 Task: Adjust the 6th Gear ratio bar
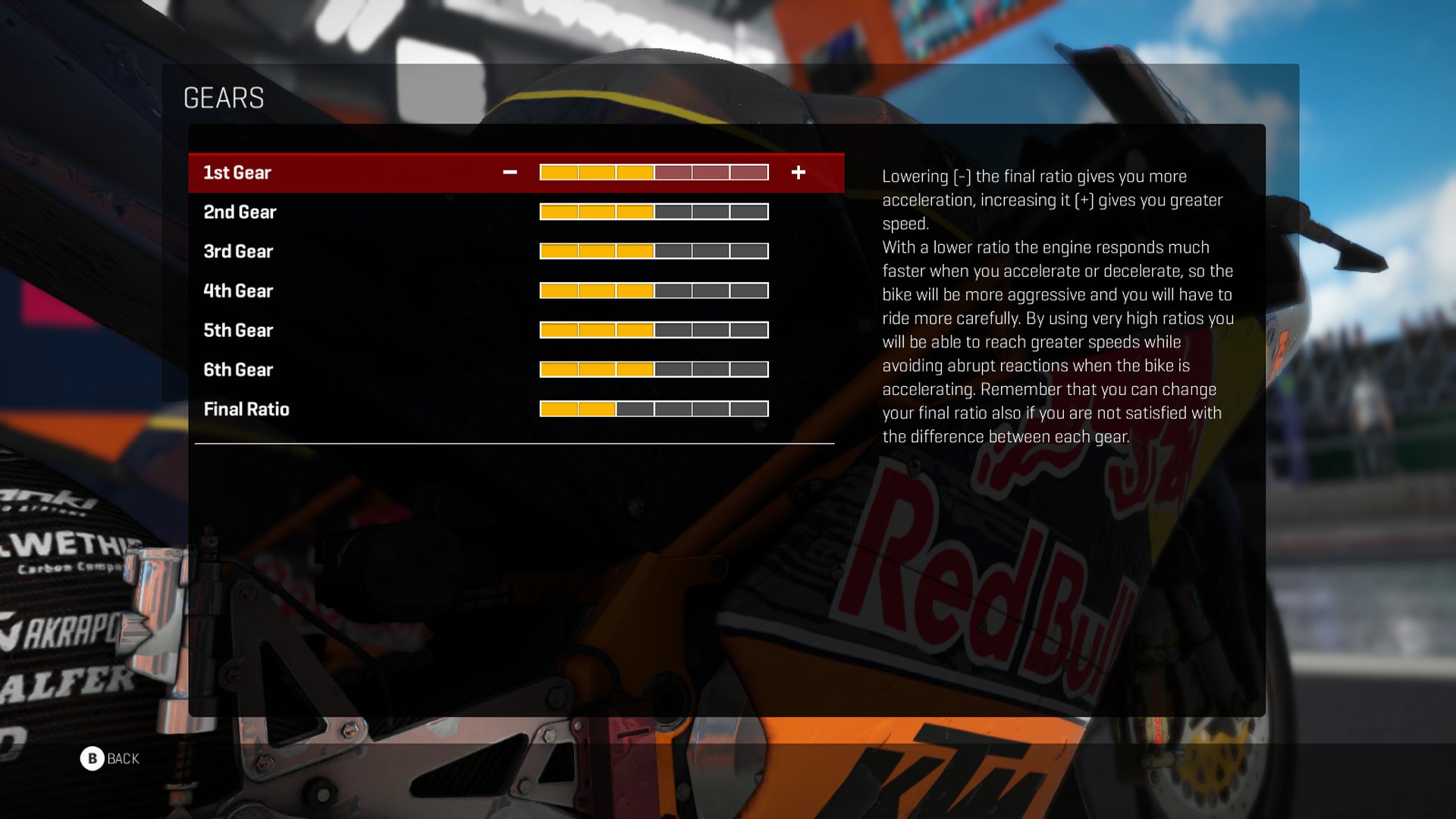click(654, 370)
